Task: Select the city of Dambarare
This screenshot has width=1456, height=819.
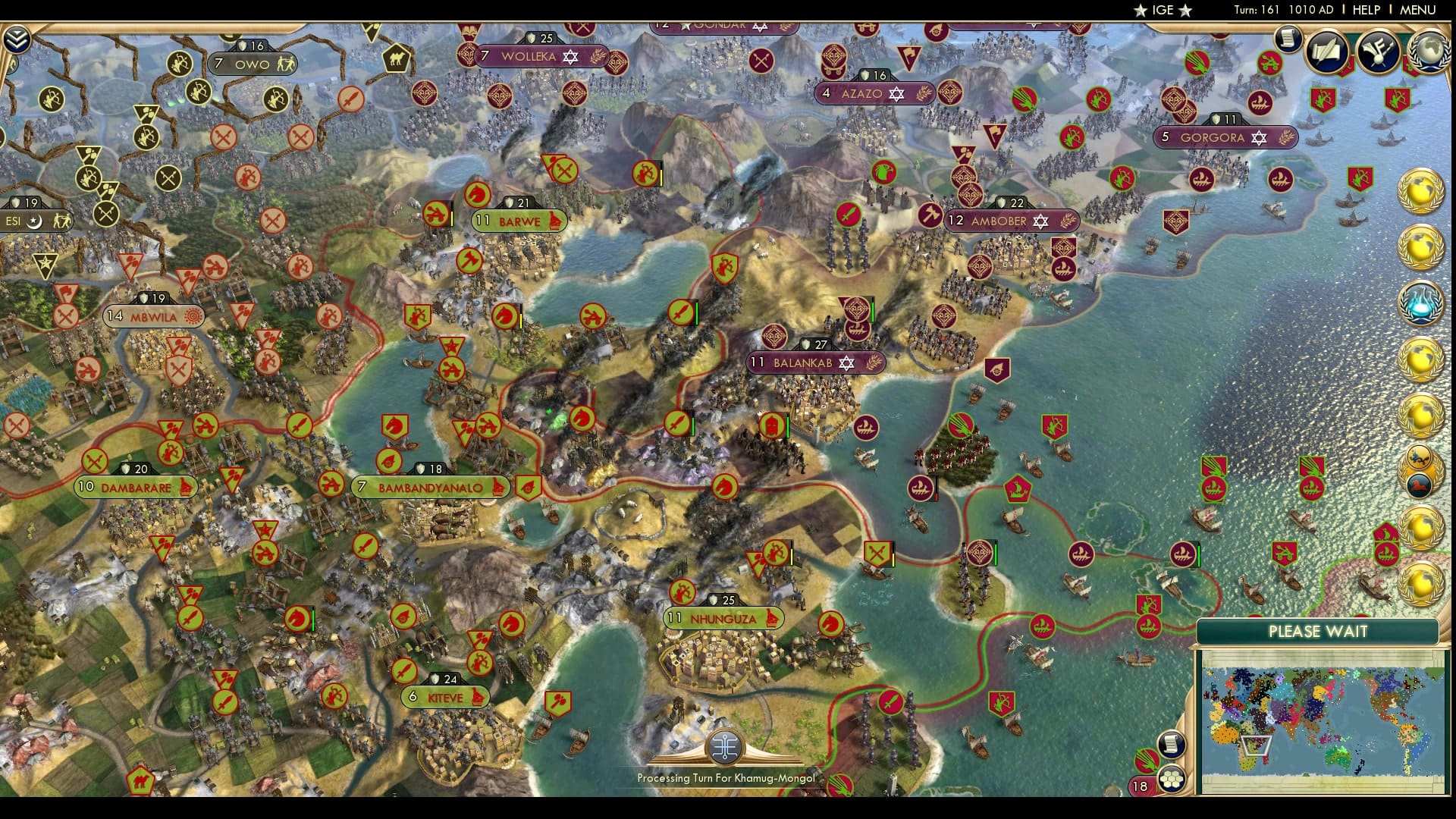Action: (136, 487)
